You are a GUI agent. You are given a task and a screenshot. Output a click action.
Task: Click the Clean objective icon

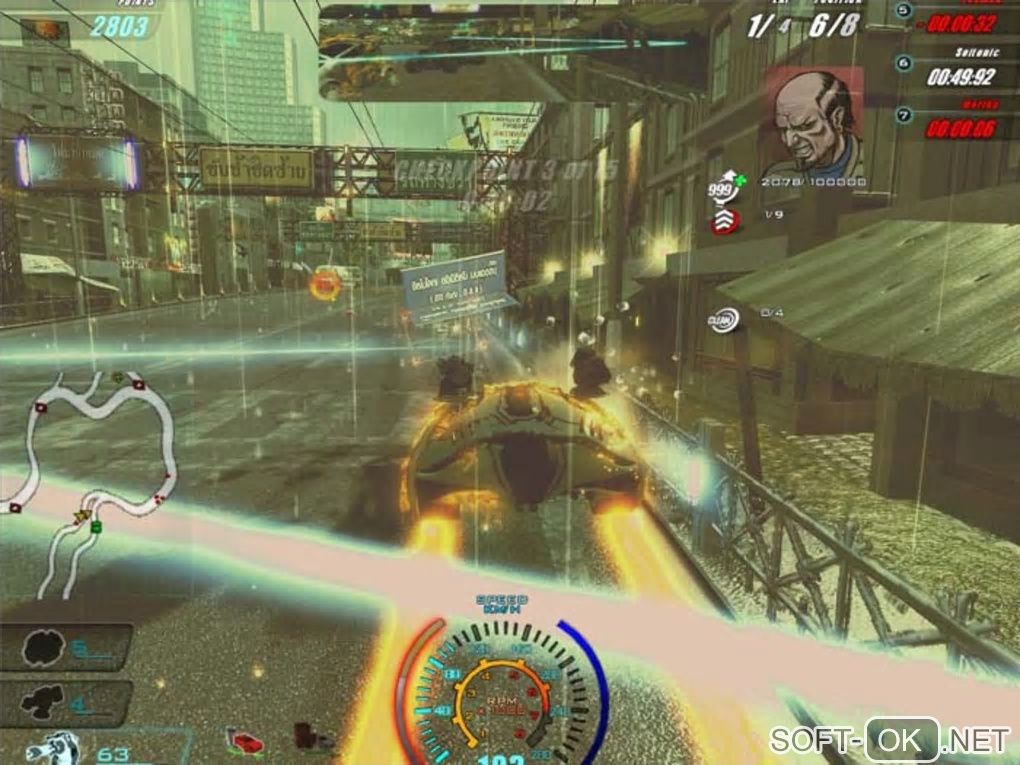click(725, 319)
